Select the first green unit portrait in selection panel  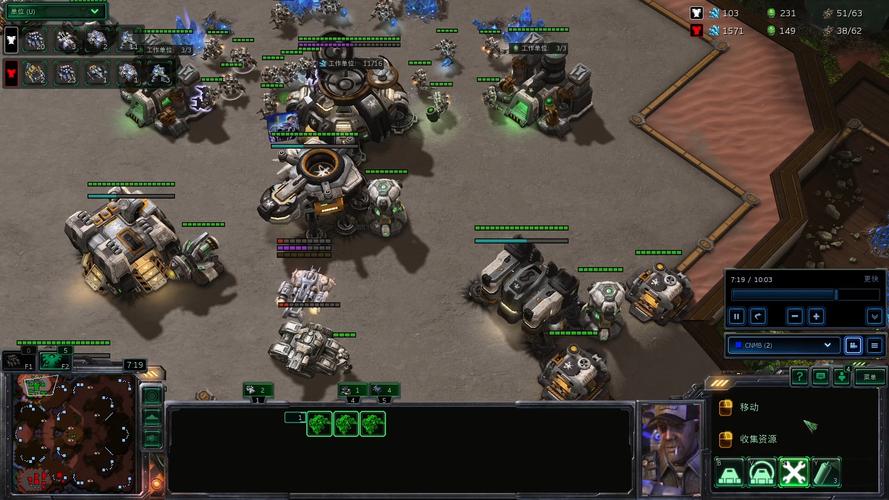(x=320, y=424)
